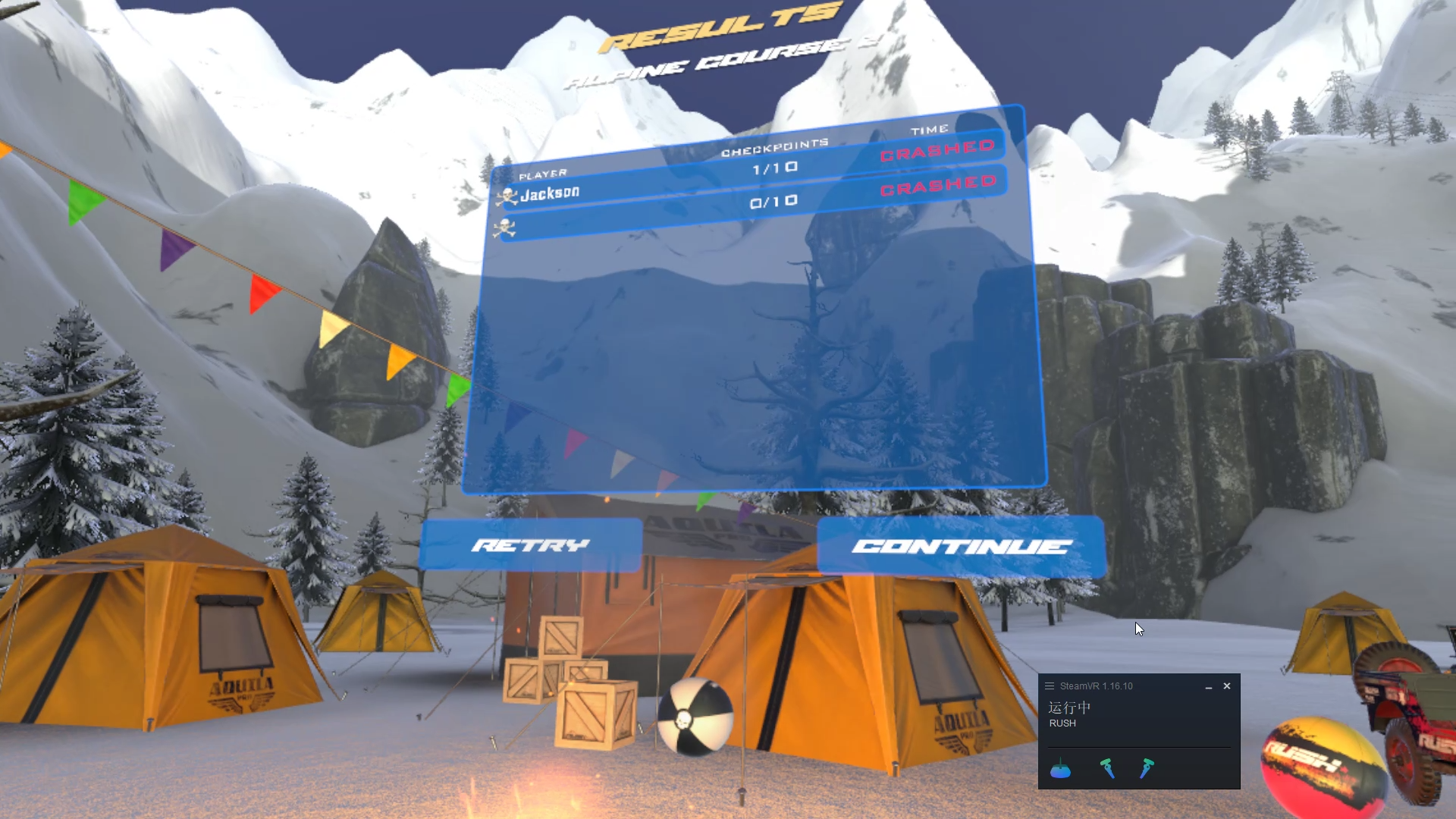The height and width of the screenshot is (819, 1456).
Task: Click the RETRY button
Action: tap(531, 544)
